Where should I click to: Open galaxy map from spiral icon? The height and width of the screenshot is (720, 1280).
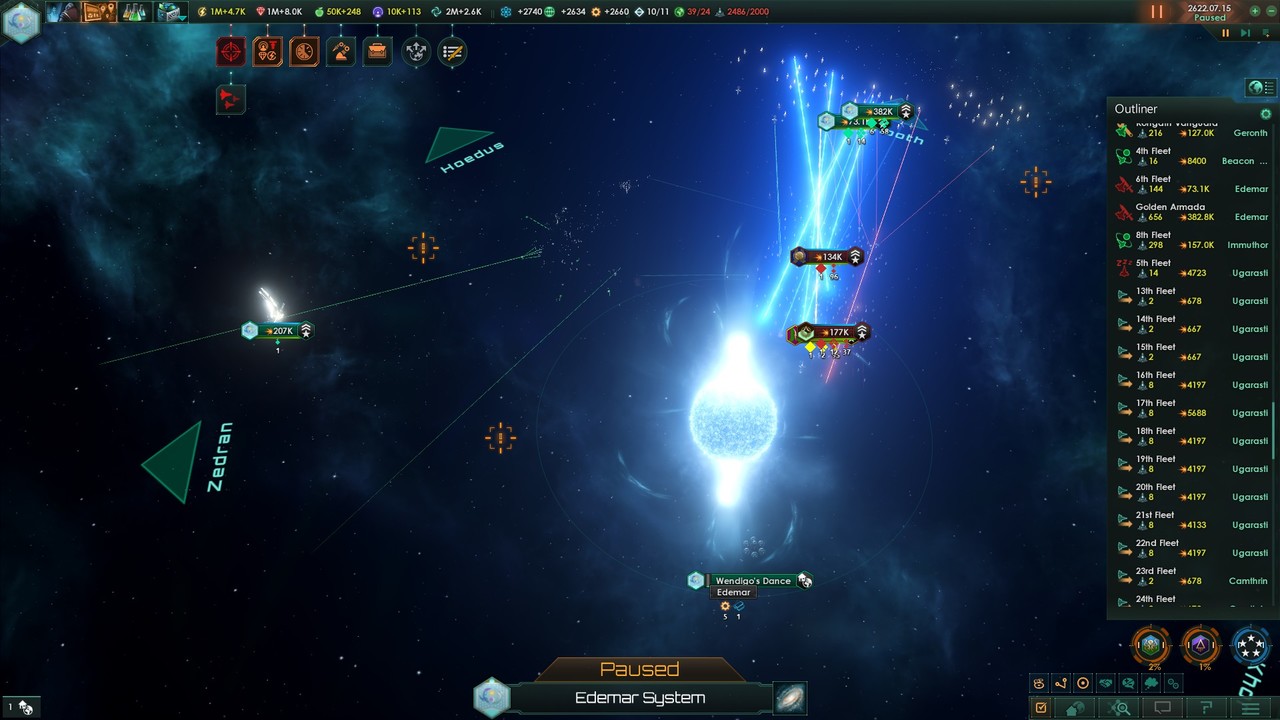pyautogui.click(x=790, y=698)
